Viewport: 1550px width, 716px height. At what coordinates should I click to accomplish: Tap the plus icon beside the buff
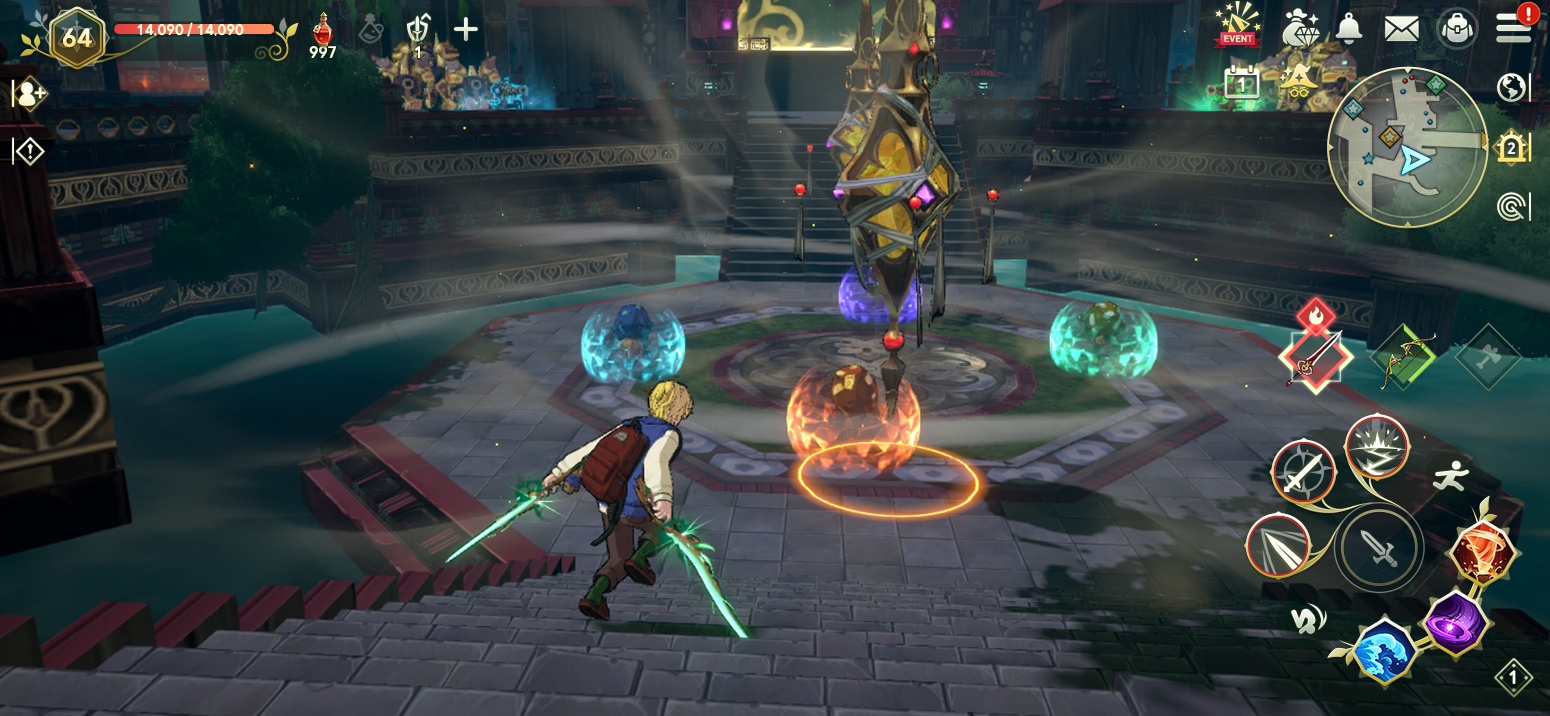pos(466,29)
